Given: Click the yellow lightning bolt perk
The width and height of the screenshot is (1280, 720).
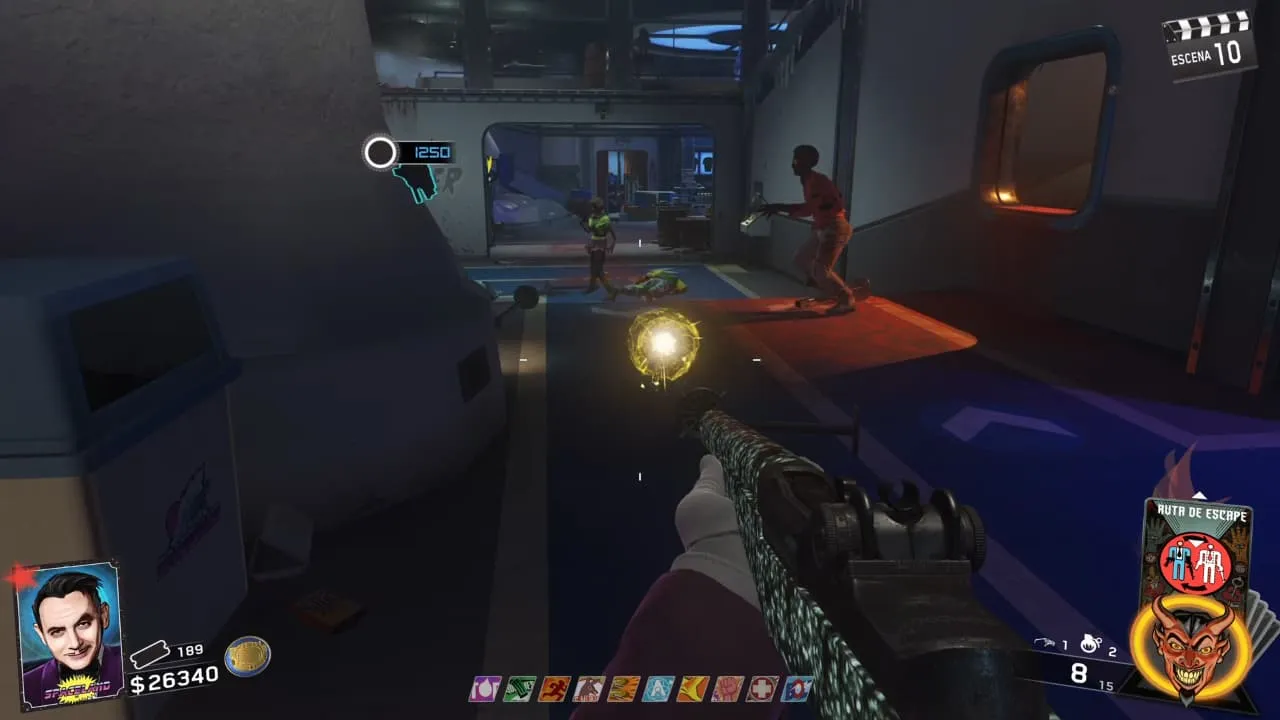Looking at the screenshot, I should pyautogui.click(x=693, y=688).
